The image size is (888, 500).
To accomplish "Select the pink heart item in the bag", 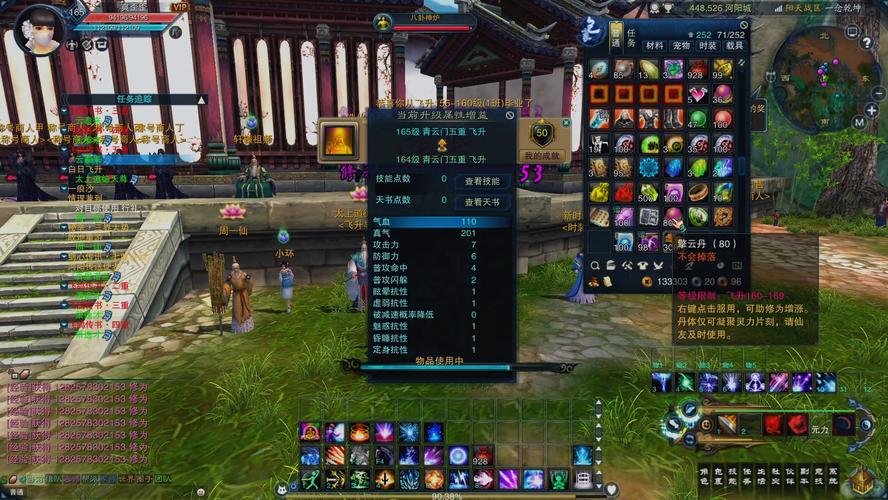I will (x=698, y=94).
